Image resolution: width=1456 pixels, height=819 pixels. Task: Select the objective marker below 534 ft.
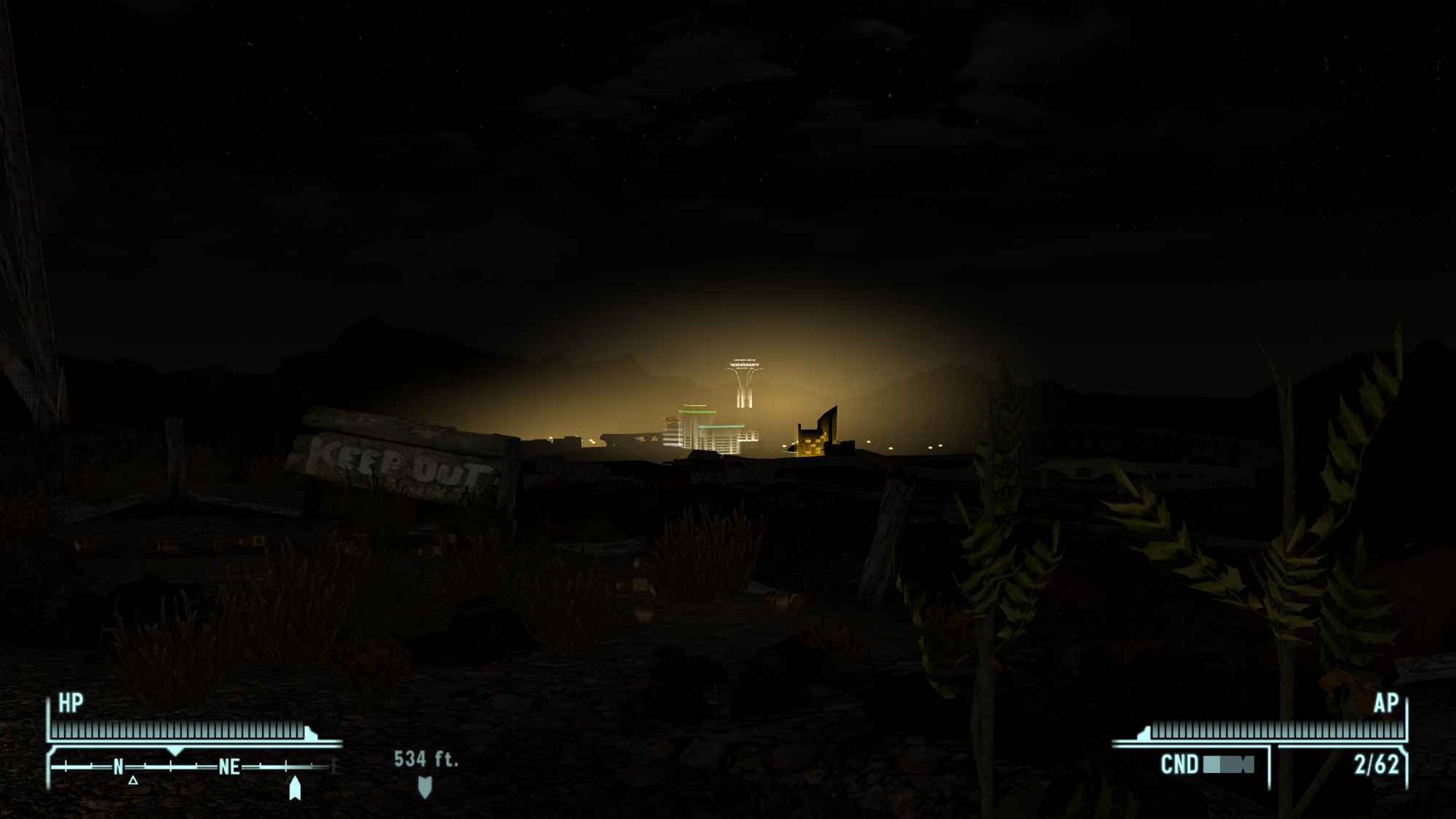click(x=425, y=786)
